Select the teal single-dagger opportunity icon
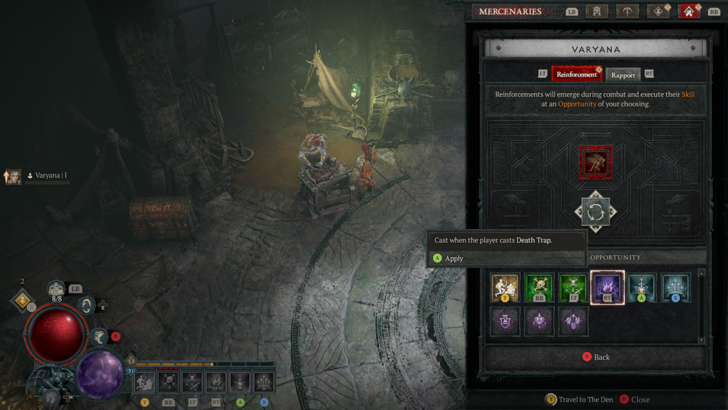 [641, 288]
